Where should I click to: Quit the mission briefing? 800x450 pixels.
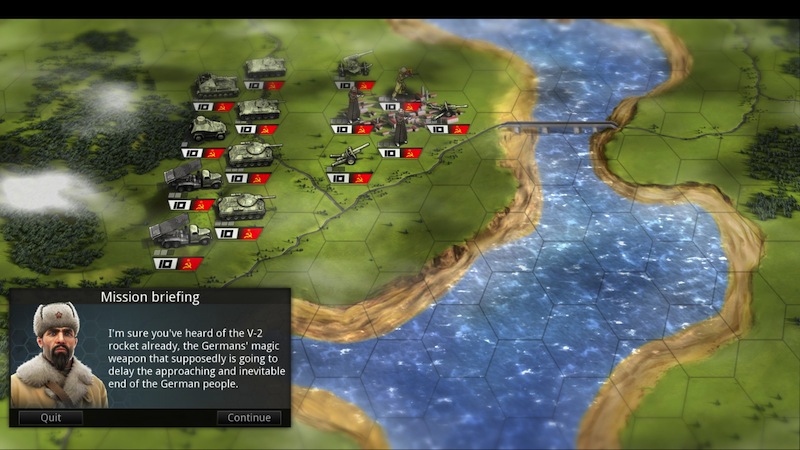coord(48,418)
